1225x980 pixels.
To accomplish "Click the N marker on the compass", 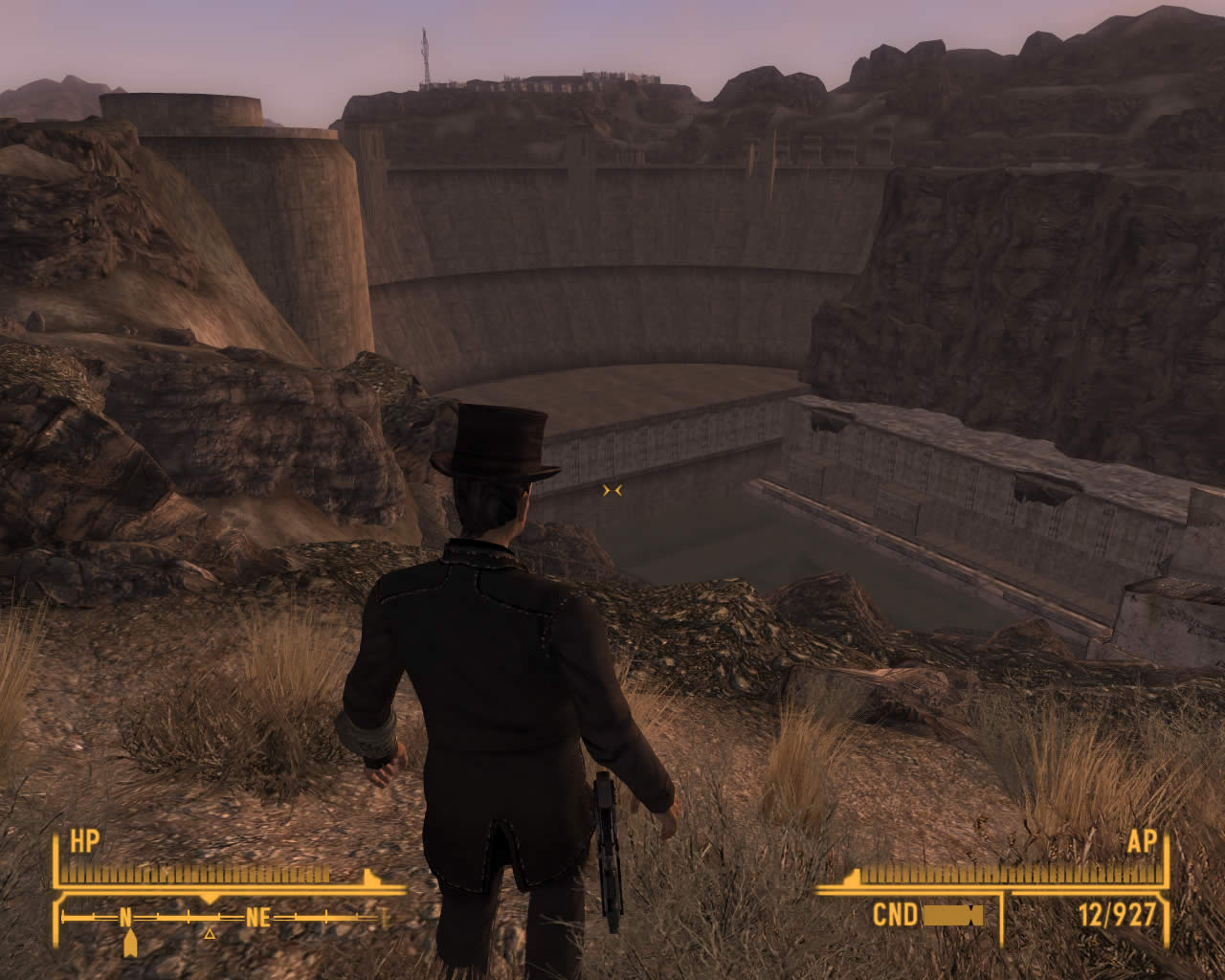I will pyautogui.click(x=126, y=917).
